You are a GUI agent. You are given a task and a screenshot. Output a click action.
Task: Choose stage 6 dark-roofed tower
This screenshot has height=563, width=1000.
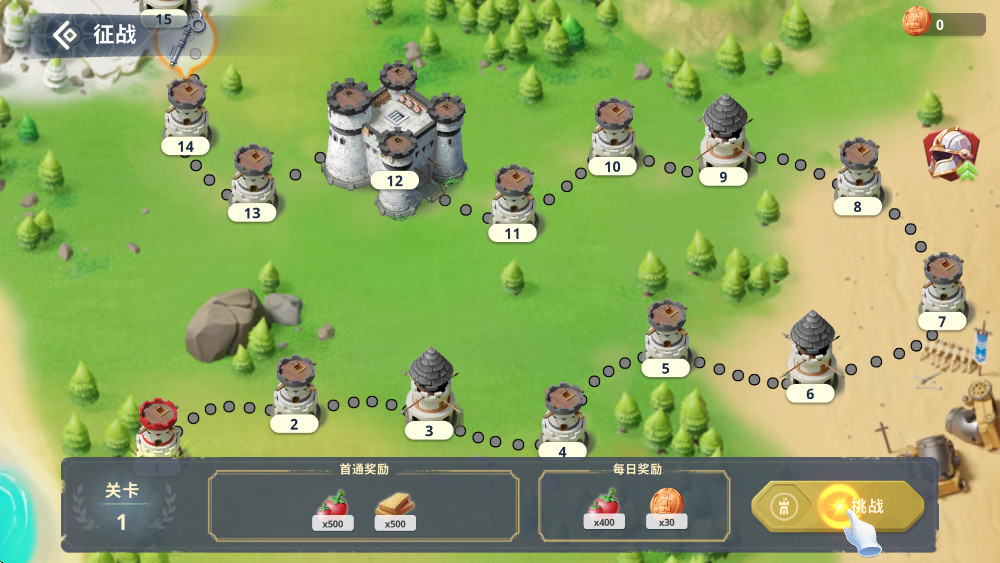811,352
